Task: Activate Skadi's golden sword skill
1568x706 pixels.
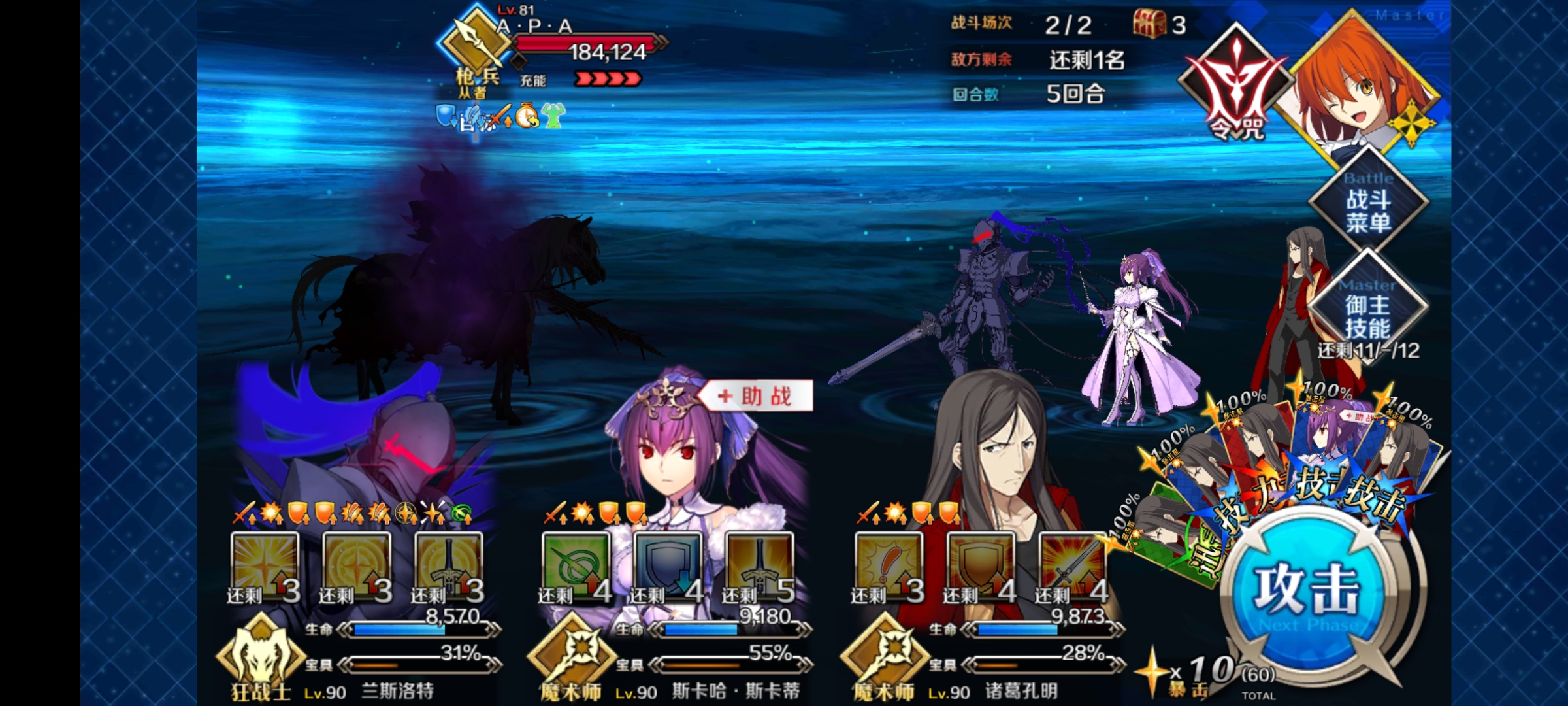Action: [759, 567]
